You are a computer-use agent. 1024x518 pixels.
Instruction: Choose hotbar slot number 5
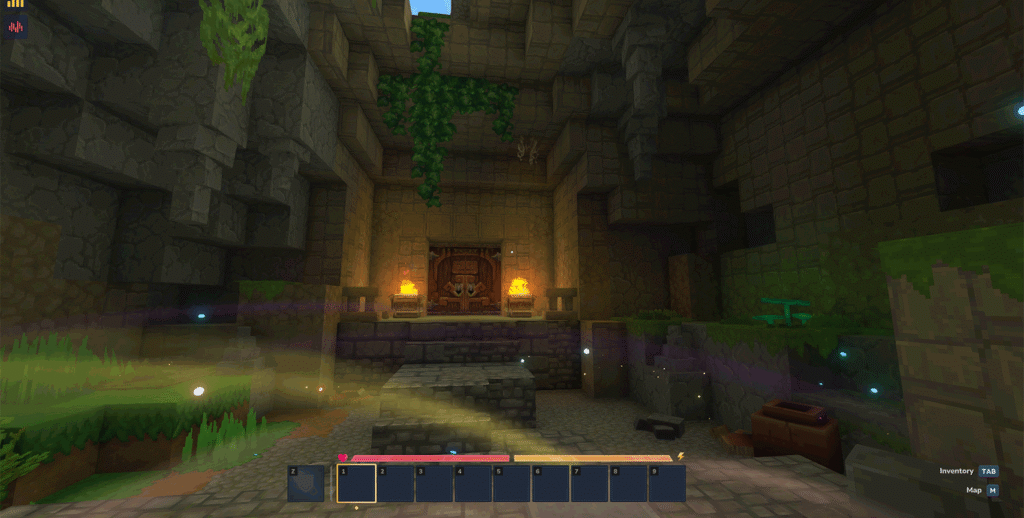[x=511, y=483]
